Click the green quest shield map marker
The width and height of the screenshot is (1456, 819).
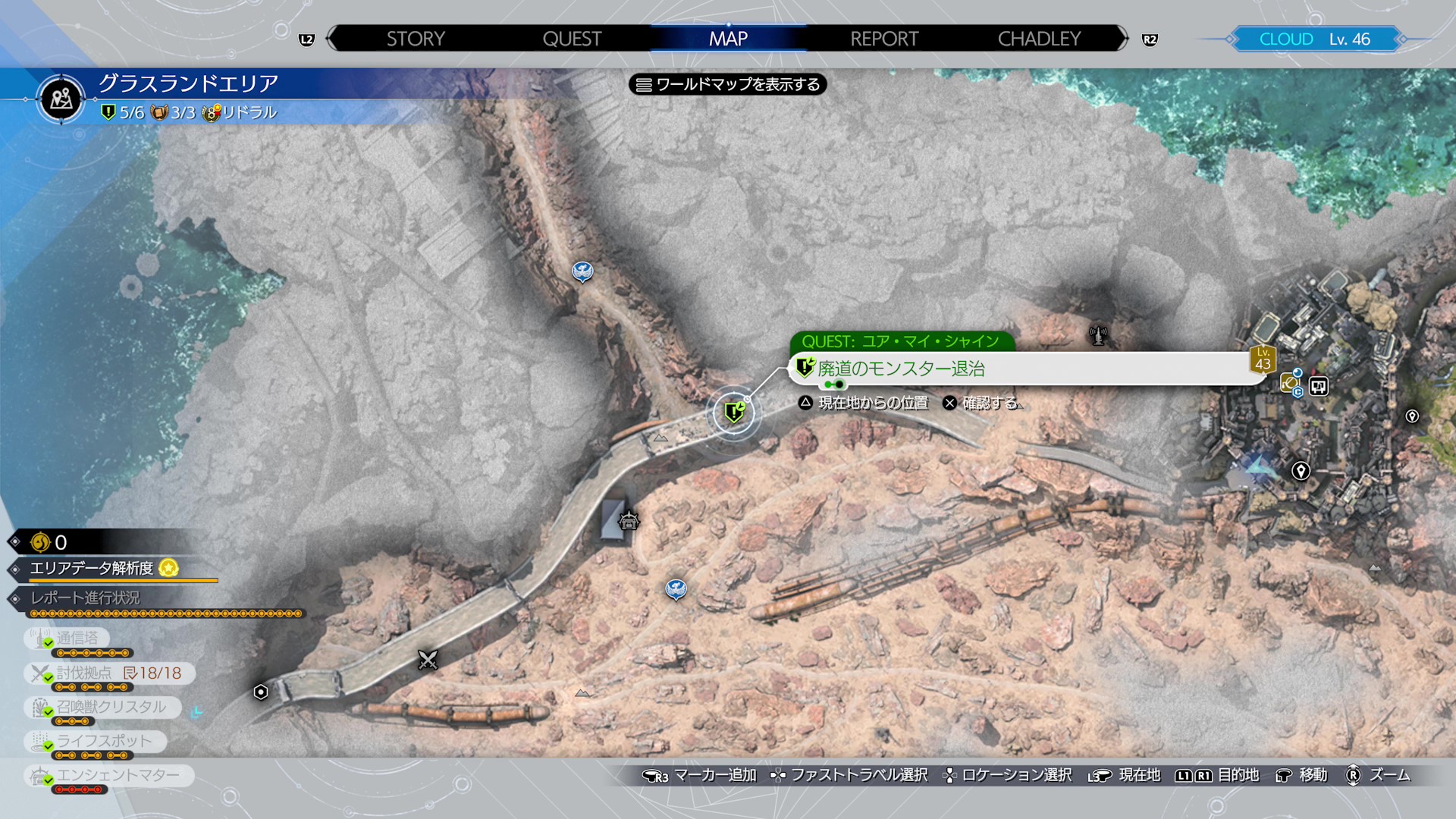pyautogui.click(x=734, y=412)
